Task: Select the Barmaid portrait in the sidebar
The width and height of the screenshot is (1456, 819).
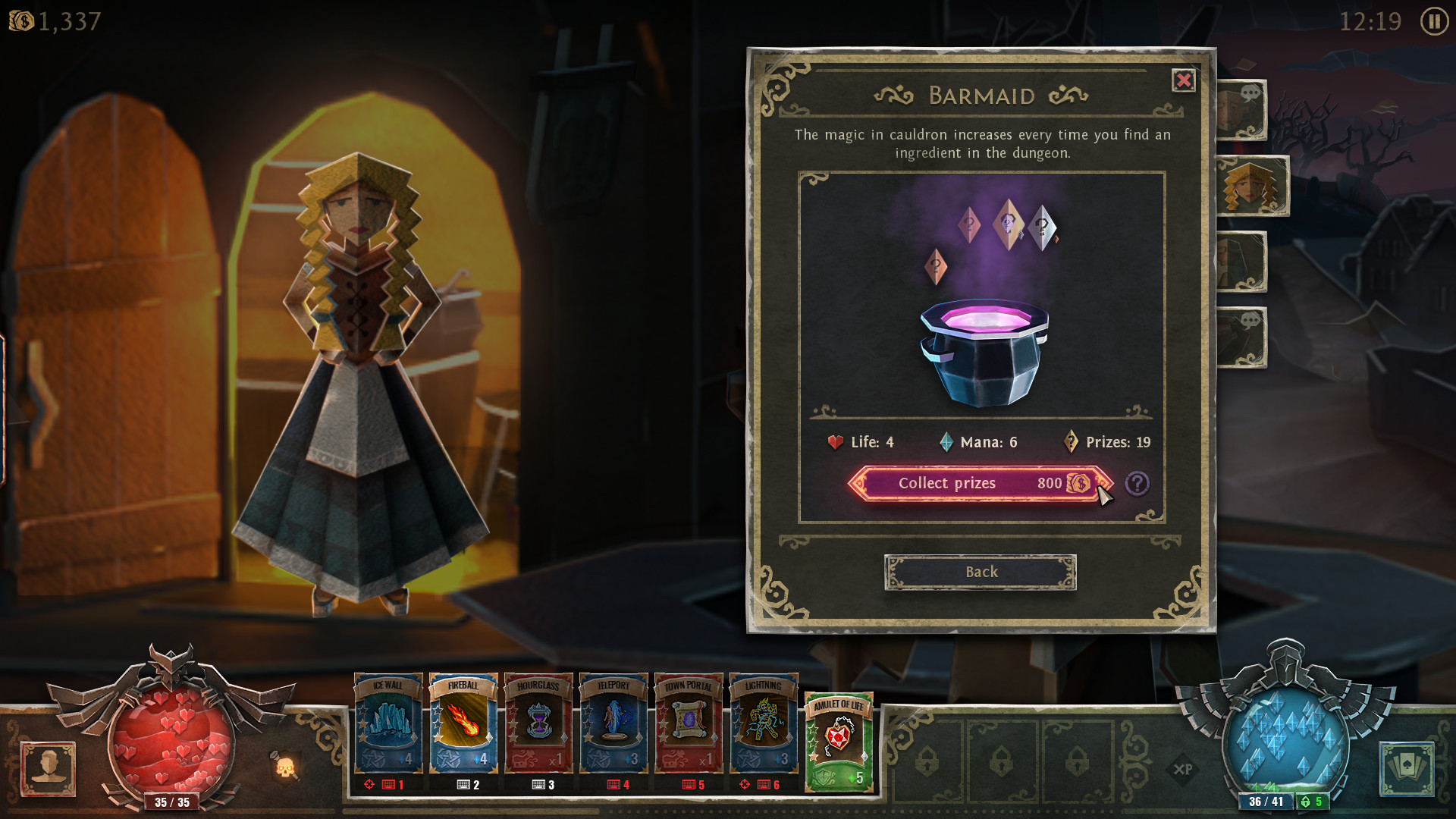Action: 1253,186
